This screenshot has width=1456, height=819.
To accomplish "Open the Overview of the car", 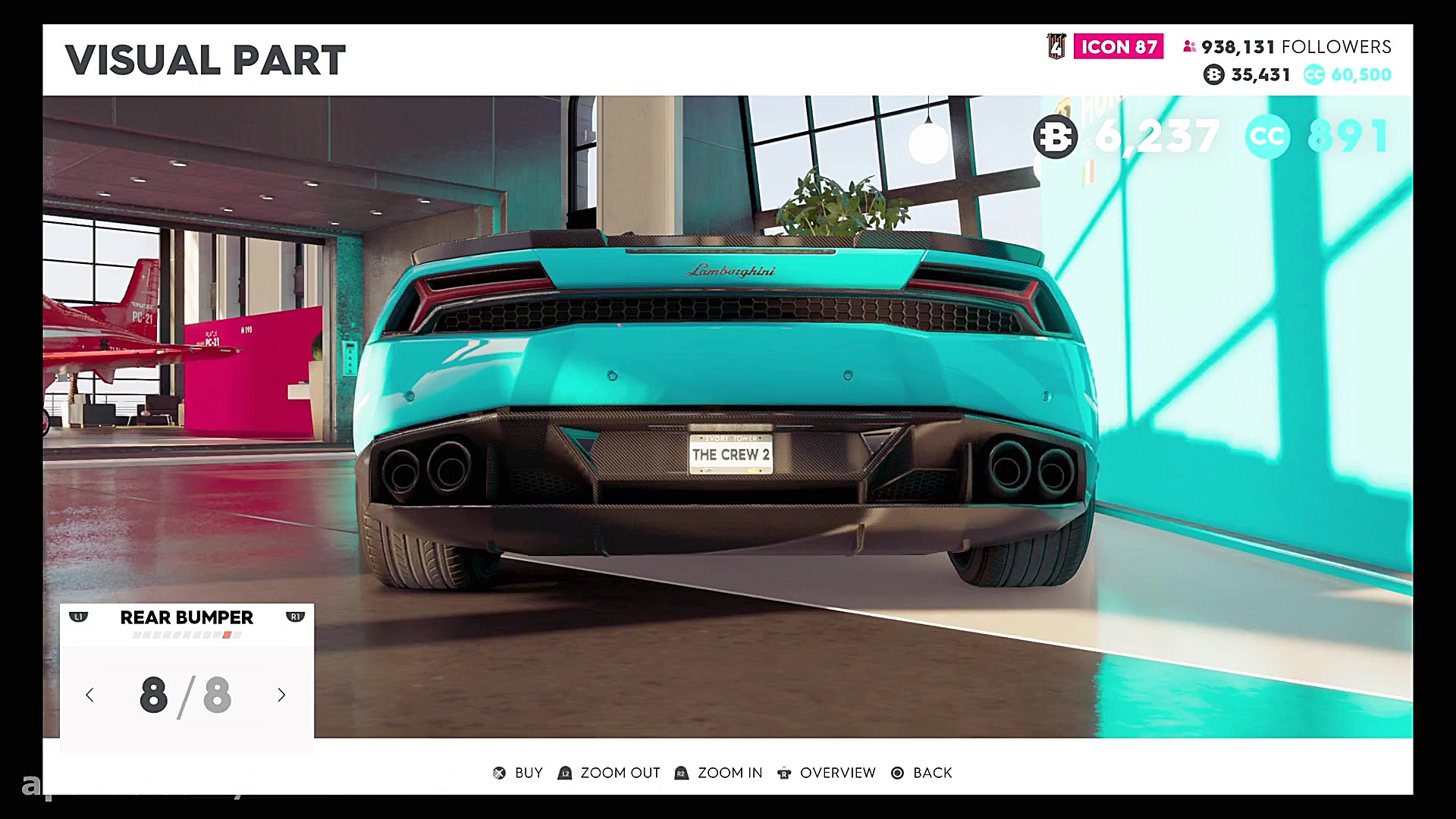I will point(827,773).
